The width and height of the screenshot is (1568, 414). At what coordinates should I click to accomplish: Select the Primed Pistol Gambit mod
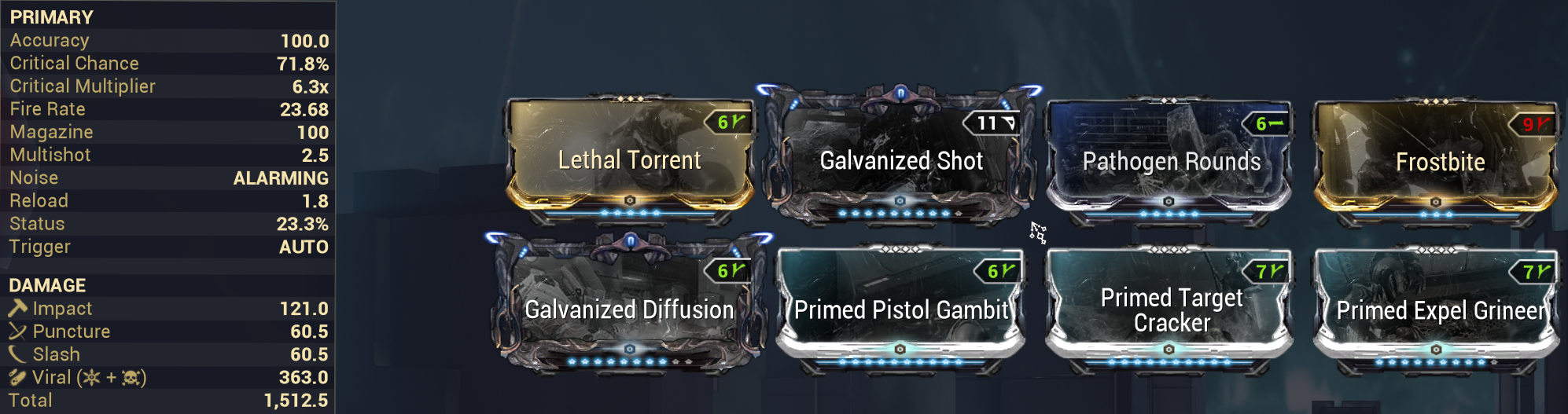pos(900,310)
